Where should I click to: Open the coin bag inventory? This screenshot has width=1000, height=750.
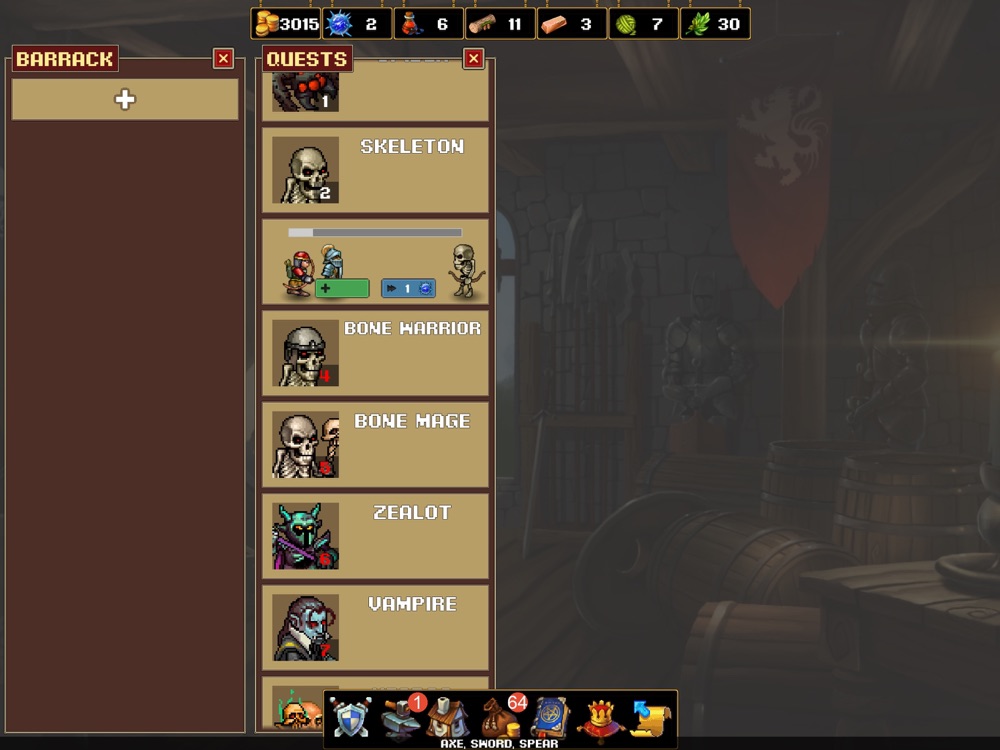pos(500,718)
